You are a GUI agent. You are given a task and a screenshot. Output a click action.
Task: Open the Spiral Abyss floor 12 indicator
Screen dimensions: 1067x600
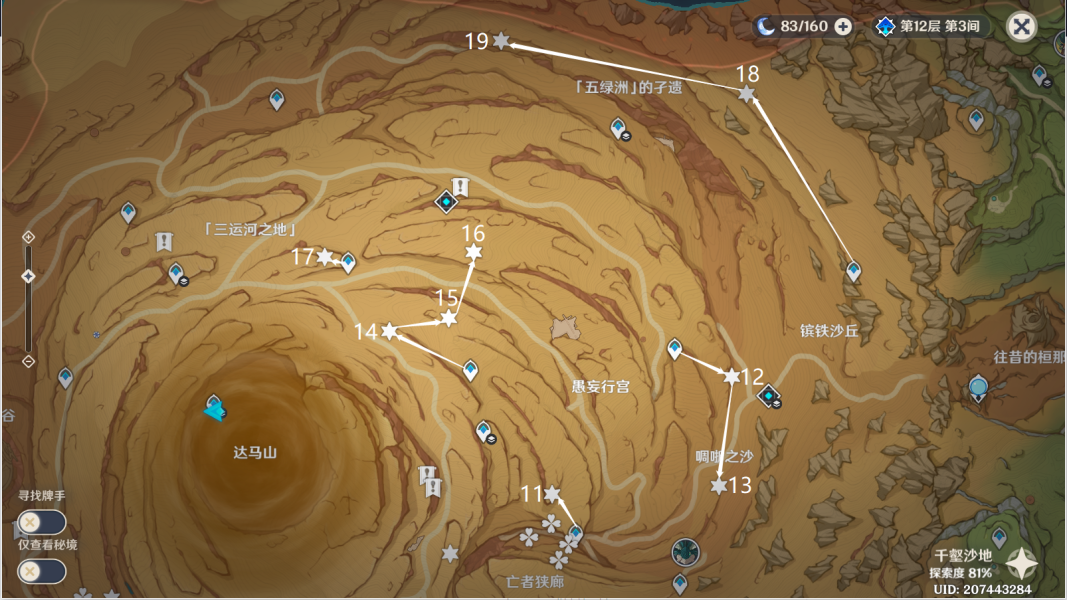pos(932,26)
